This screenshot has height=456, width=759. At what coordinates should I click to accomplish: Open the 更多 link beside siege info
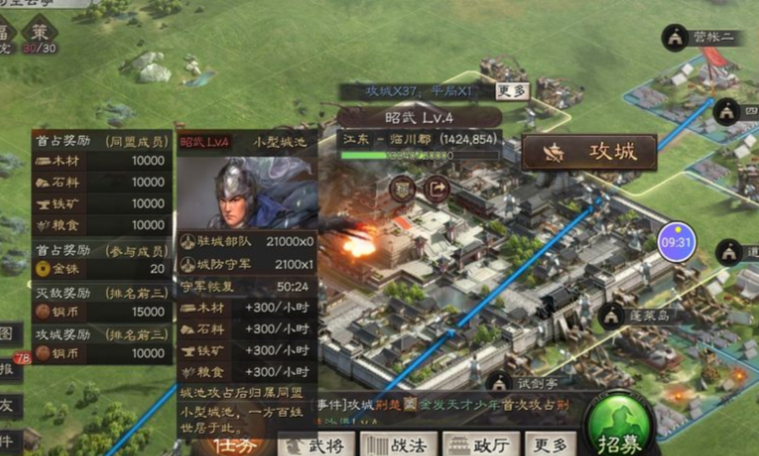click(511, 91)
